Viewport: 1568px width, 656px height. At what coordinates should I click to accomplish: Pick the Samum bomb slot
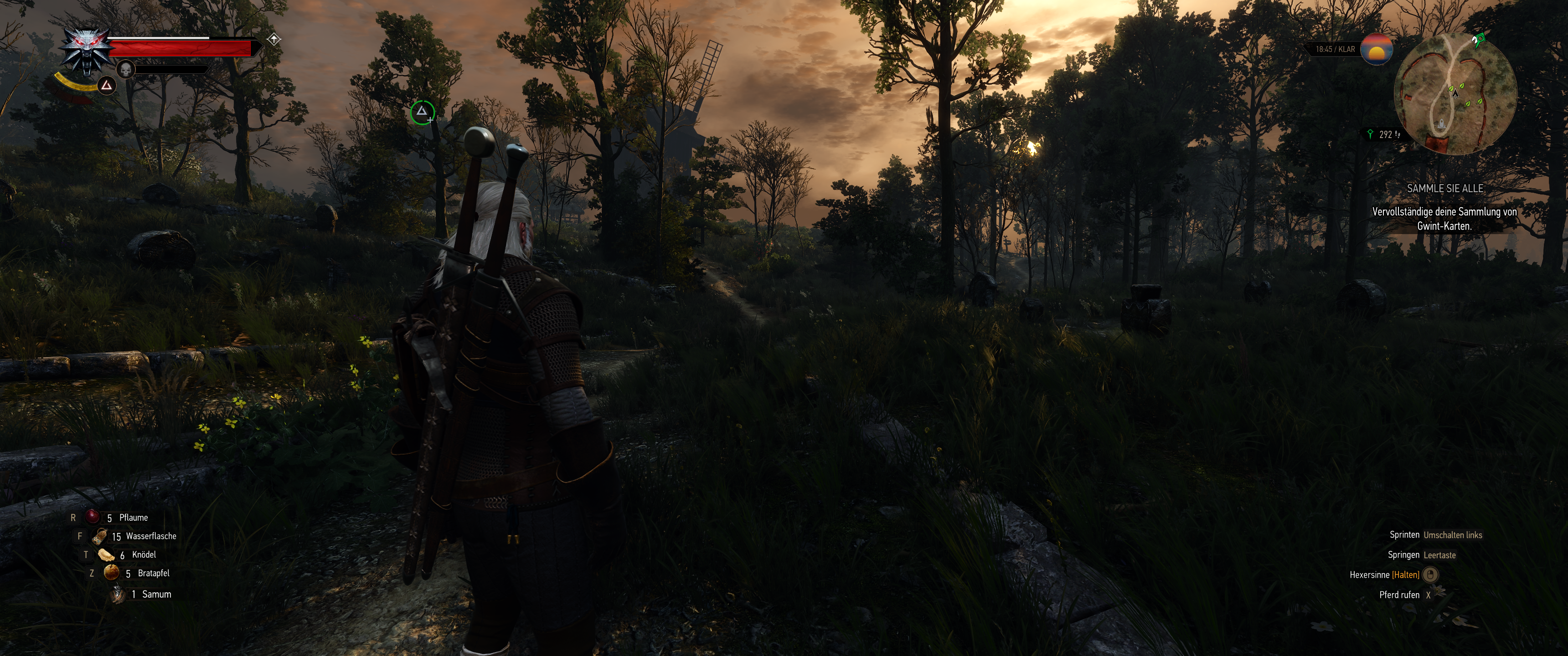pos(118,594)
